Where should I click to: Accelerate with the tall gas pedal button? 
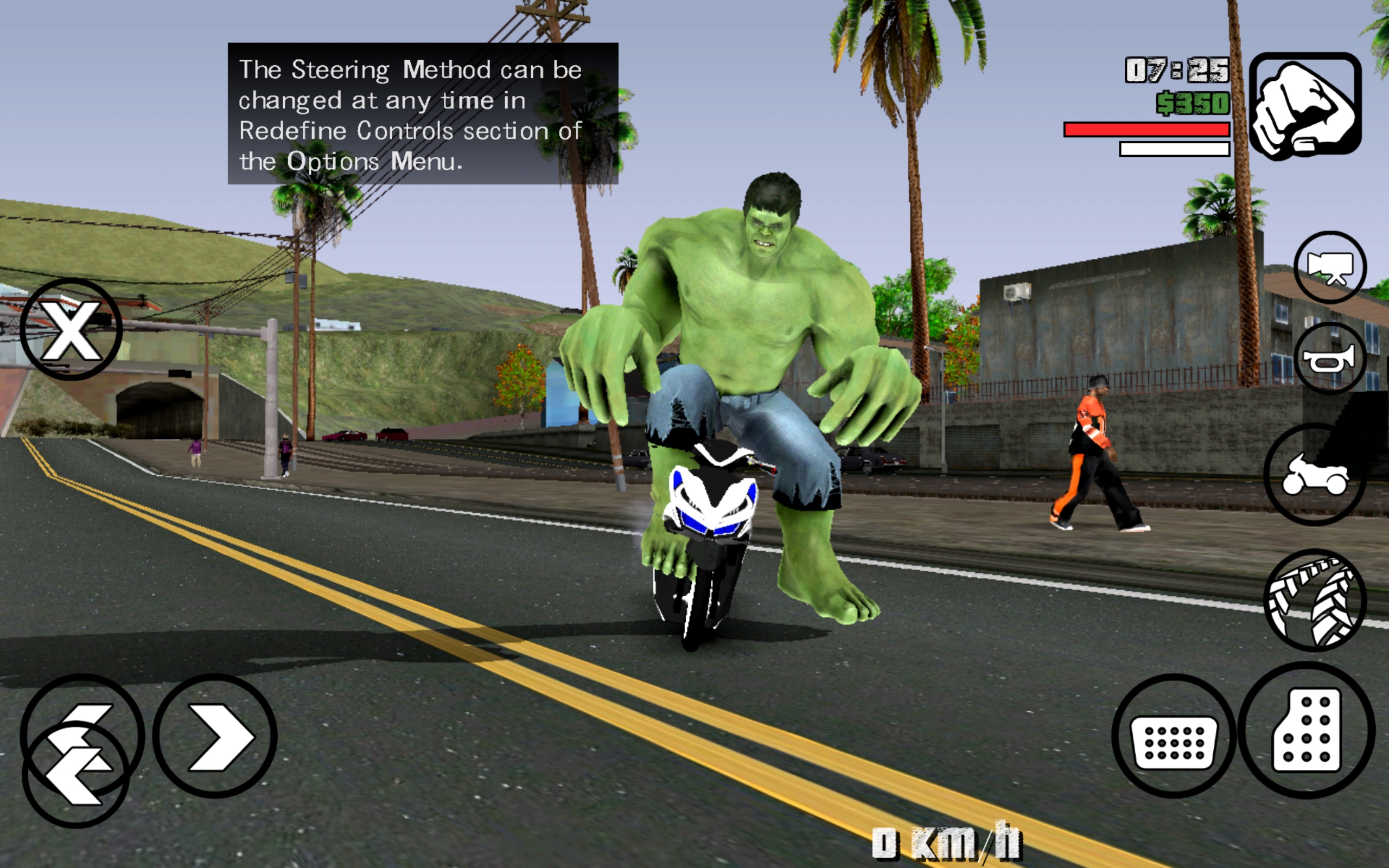tap(1307, 730)
